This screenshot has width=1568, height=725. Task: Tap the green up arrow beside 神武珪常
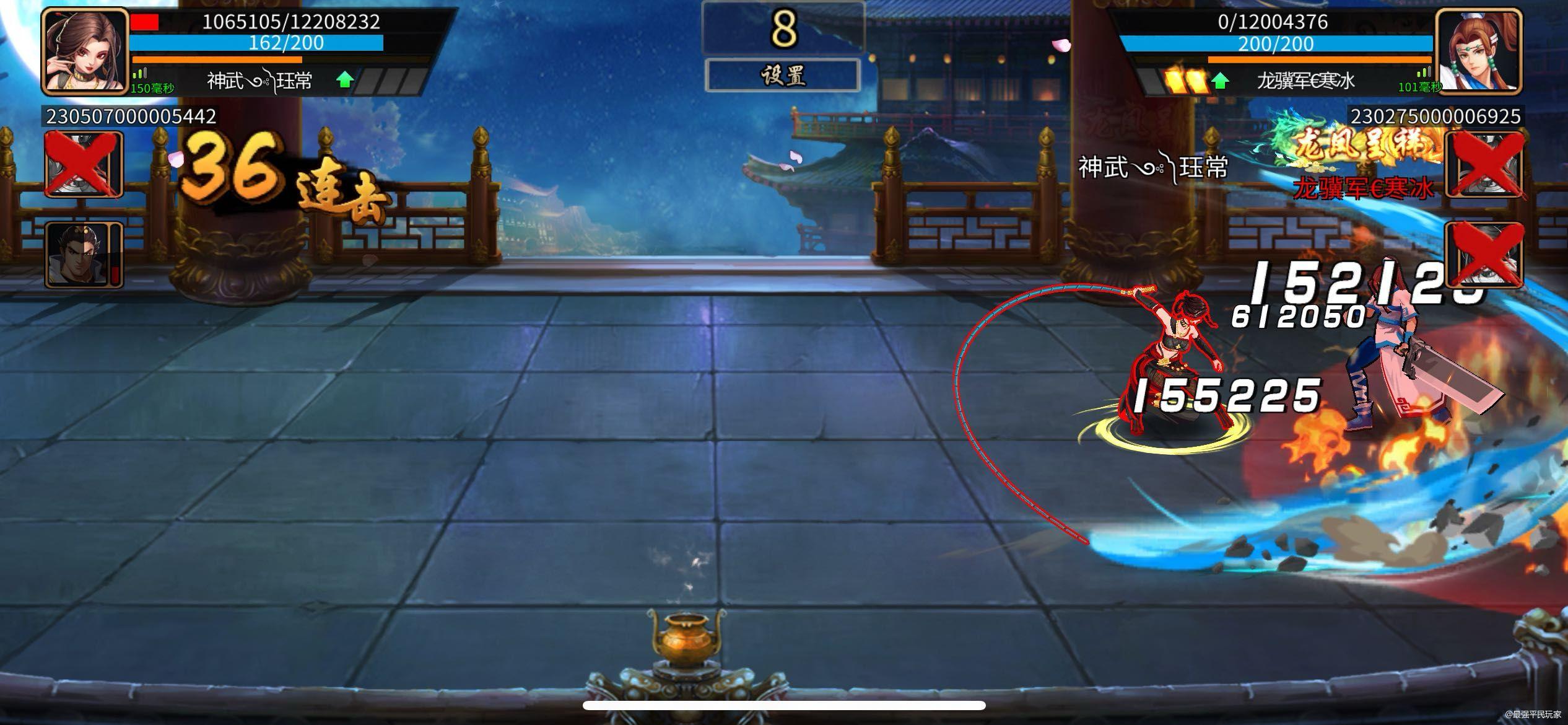[x=344, y=80]
